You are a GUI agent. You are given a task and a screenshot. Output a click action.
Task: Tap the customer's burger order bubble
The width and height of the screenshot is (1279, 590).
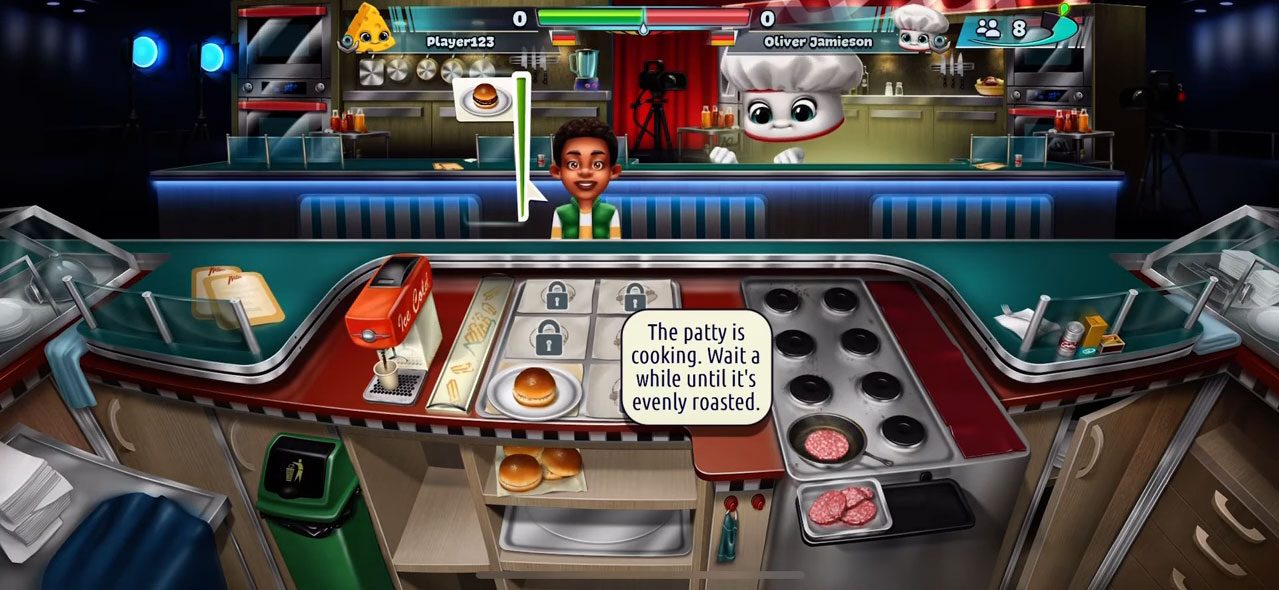tap(485, 98)
